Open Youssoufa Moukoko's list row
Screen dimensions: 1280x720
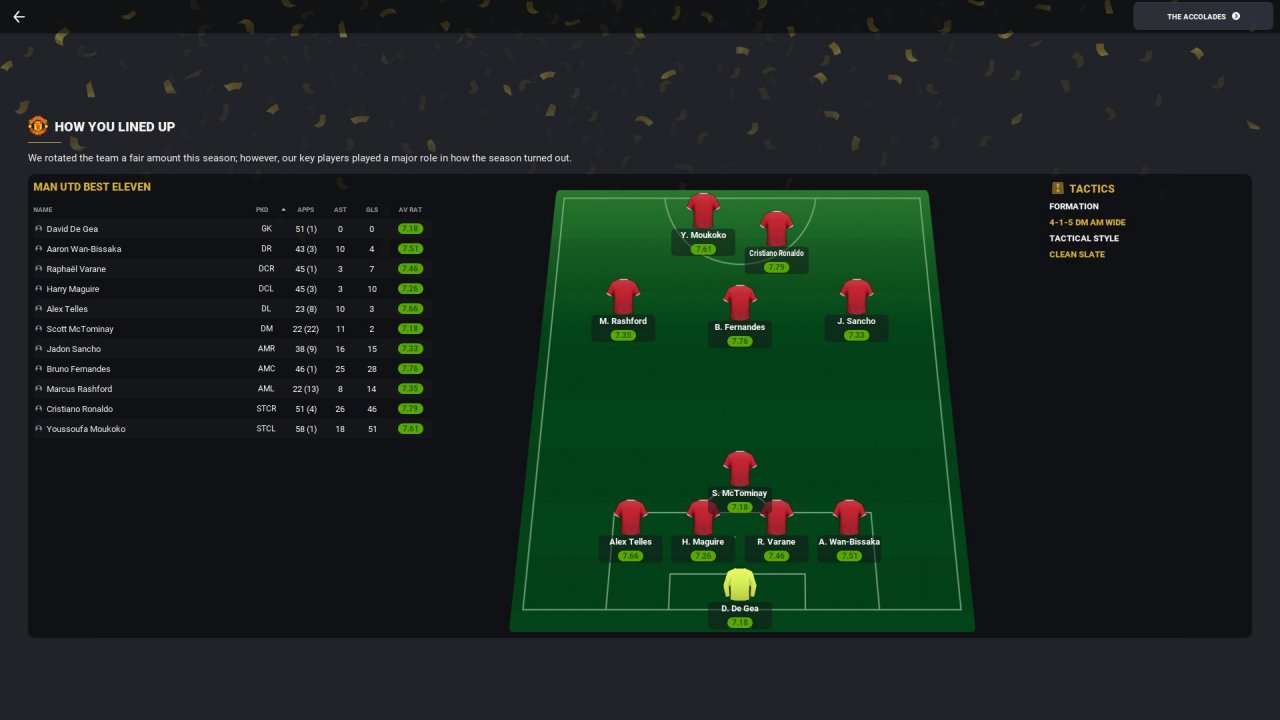point(86,429)
